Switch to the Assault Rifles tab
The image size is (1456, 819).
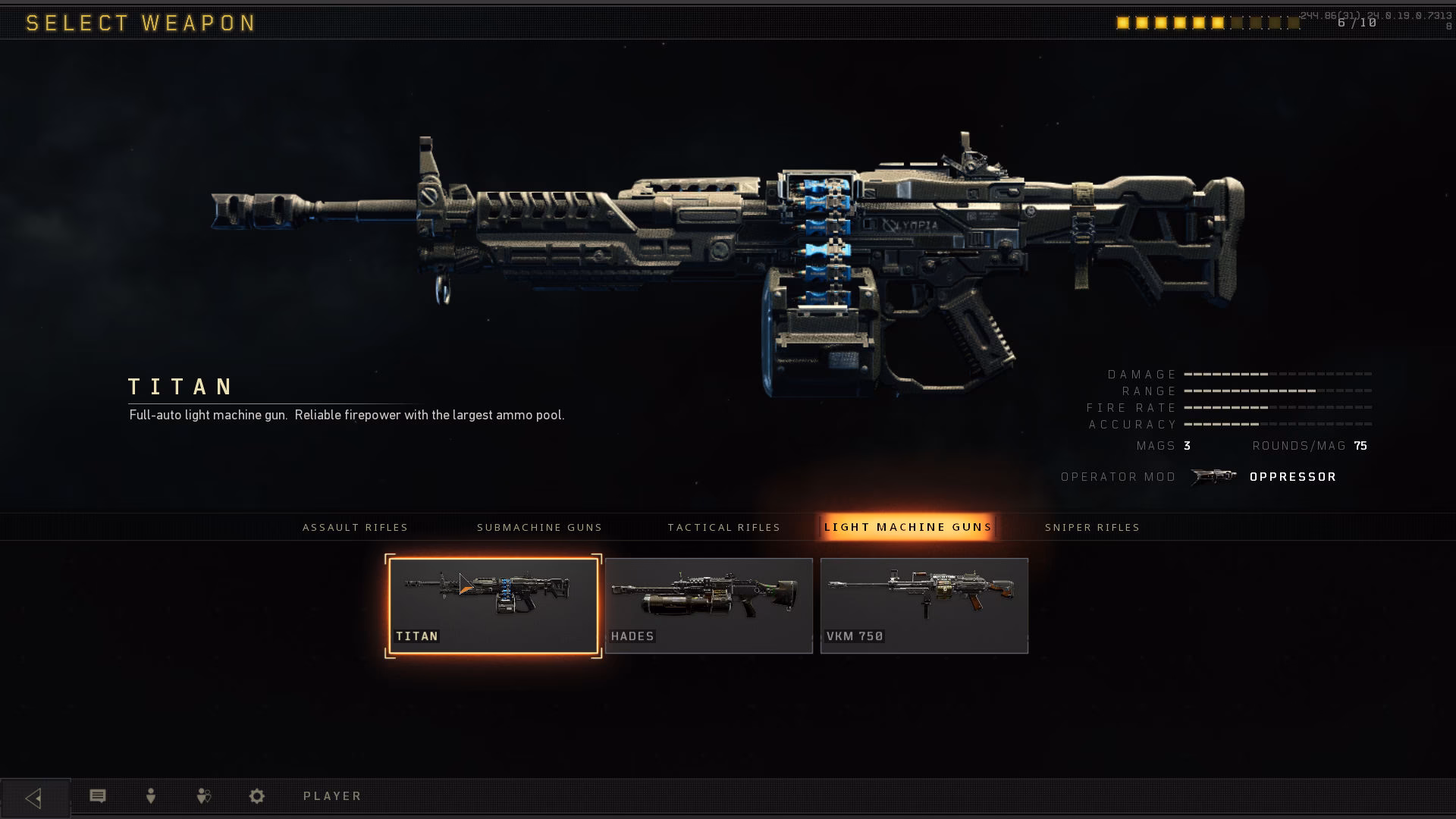[356, 527]
